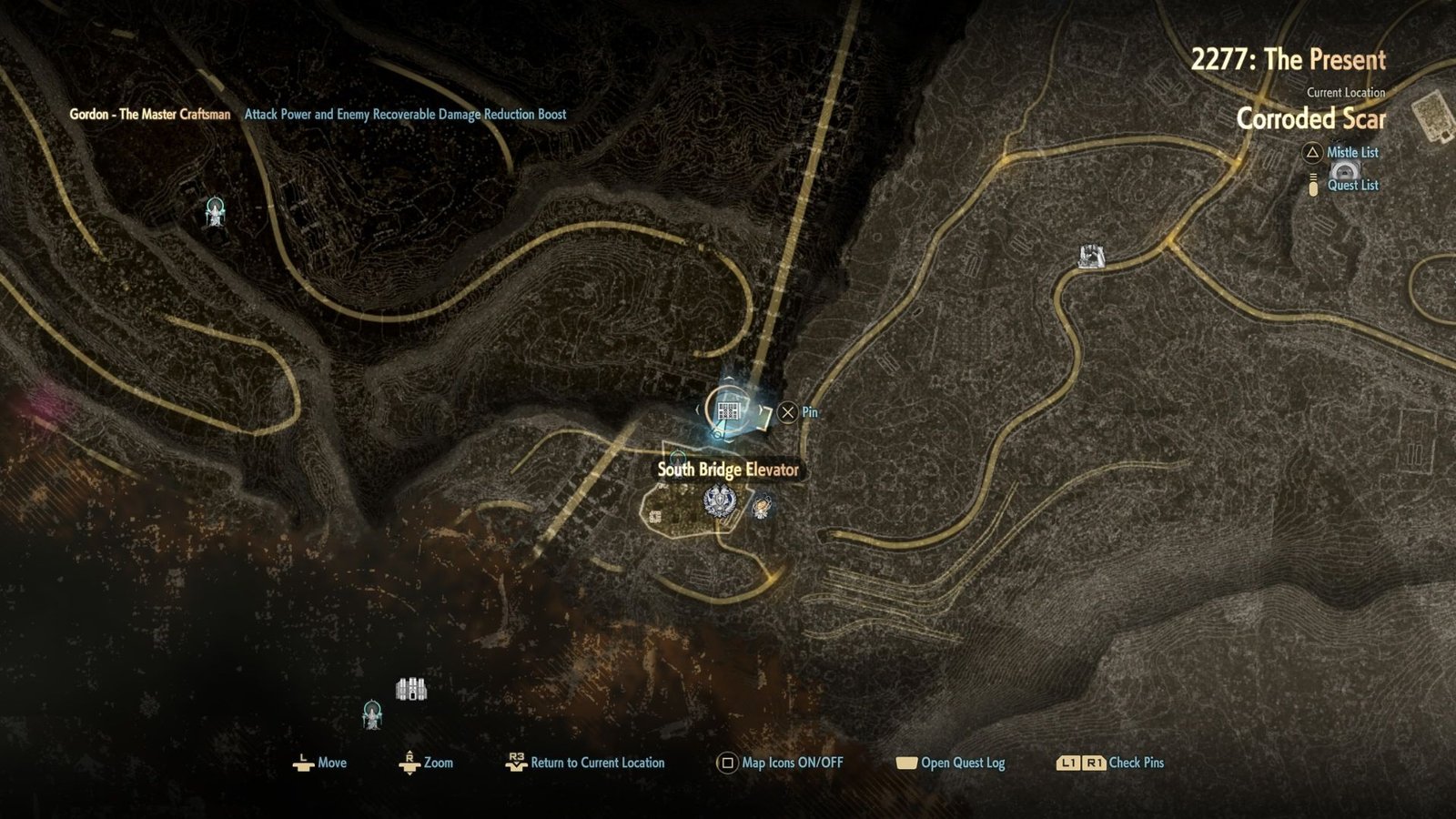Screen dimensions: 1456x819
Task: Toggle the Mistle List with the triangle button
Action: pos(1311,152)
